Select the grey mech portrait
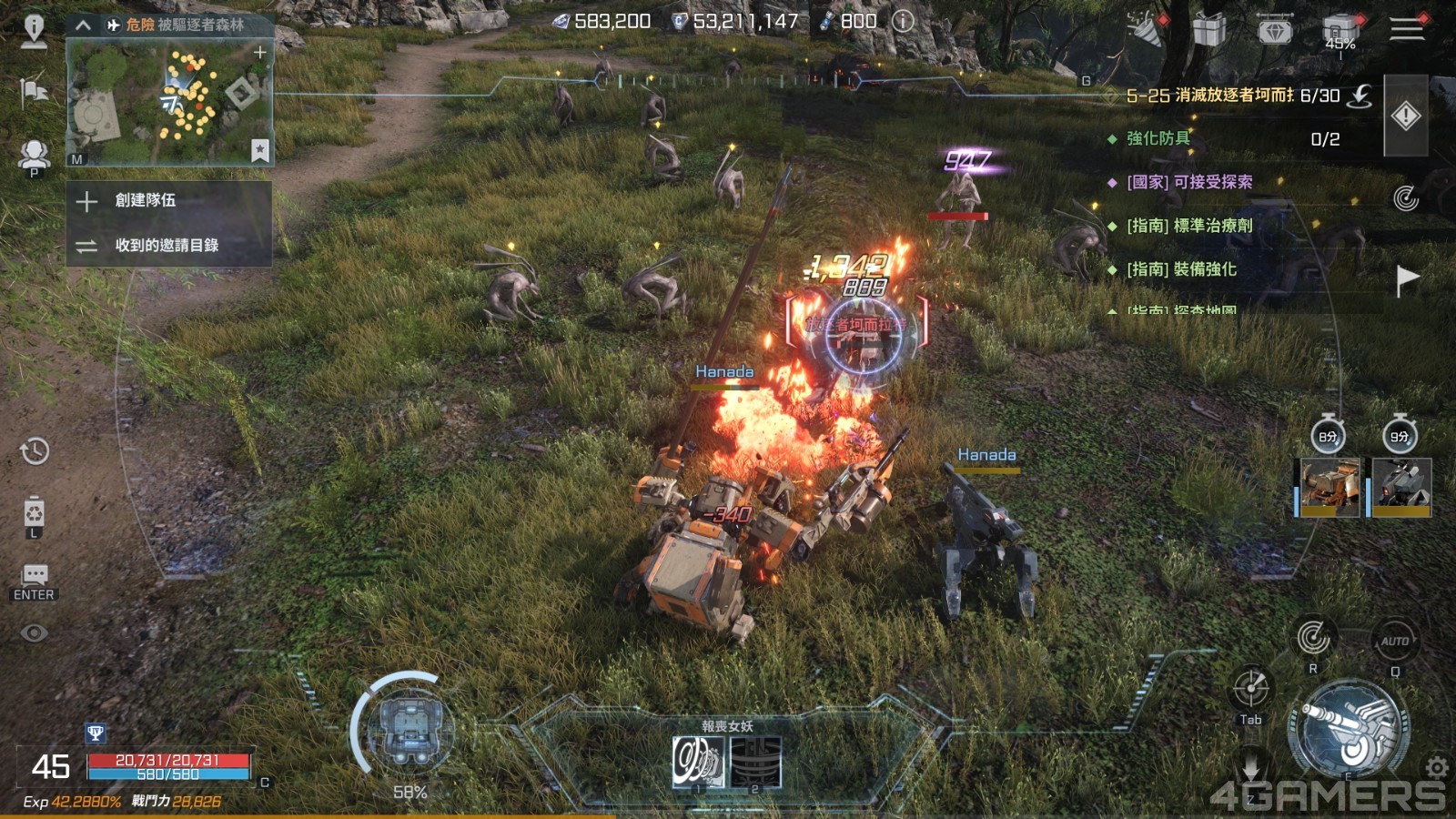Viewport: 1456px width, 819px height. (x=1401, y=487)
